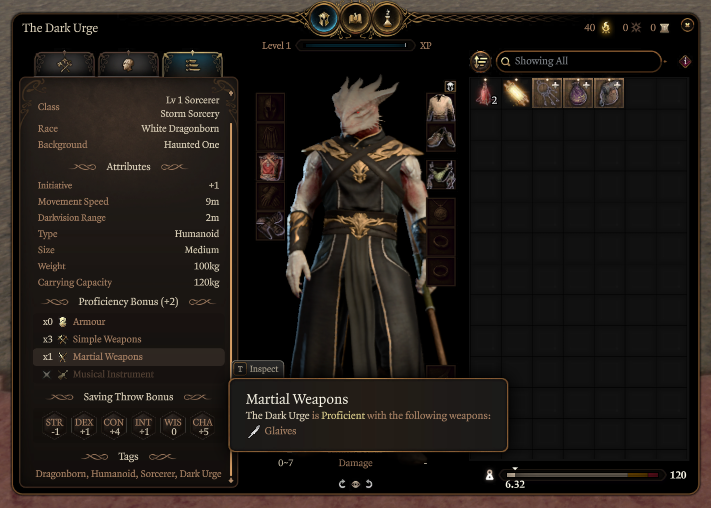Click the Martial Weapons proficiency row
Viewport: 711px width, 508px height.
coord(107,357)
